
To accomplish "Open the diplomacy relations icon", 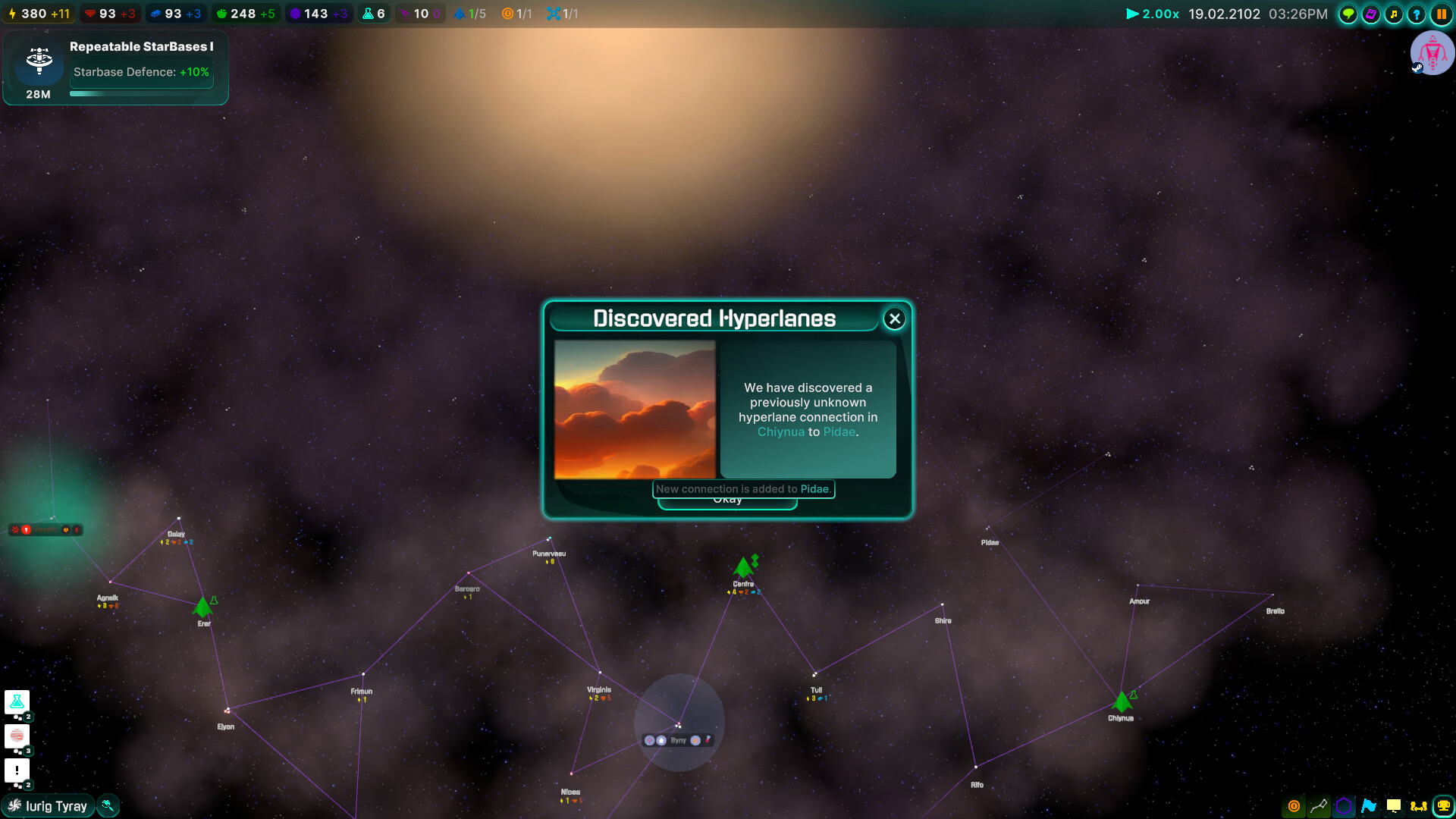I will coord(1419,806).
